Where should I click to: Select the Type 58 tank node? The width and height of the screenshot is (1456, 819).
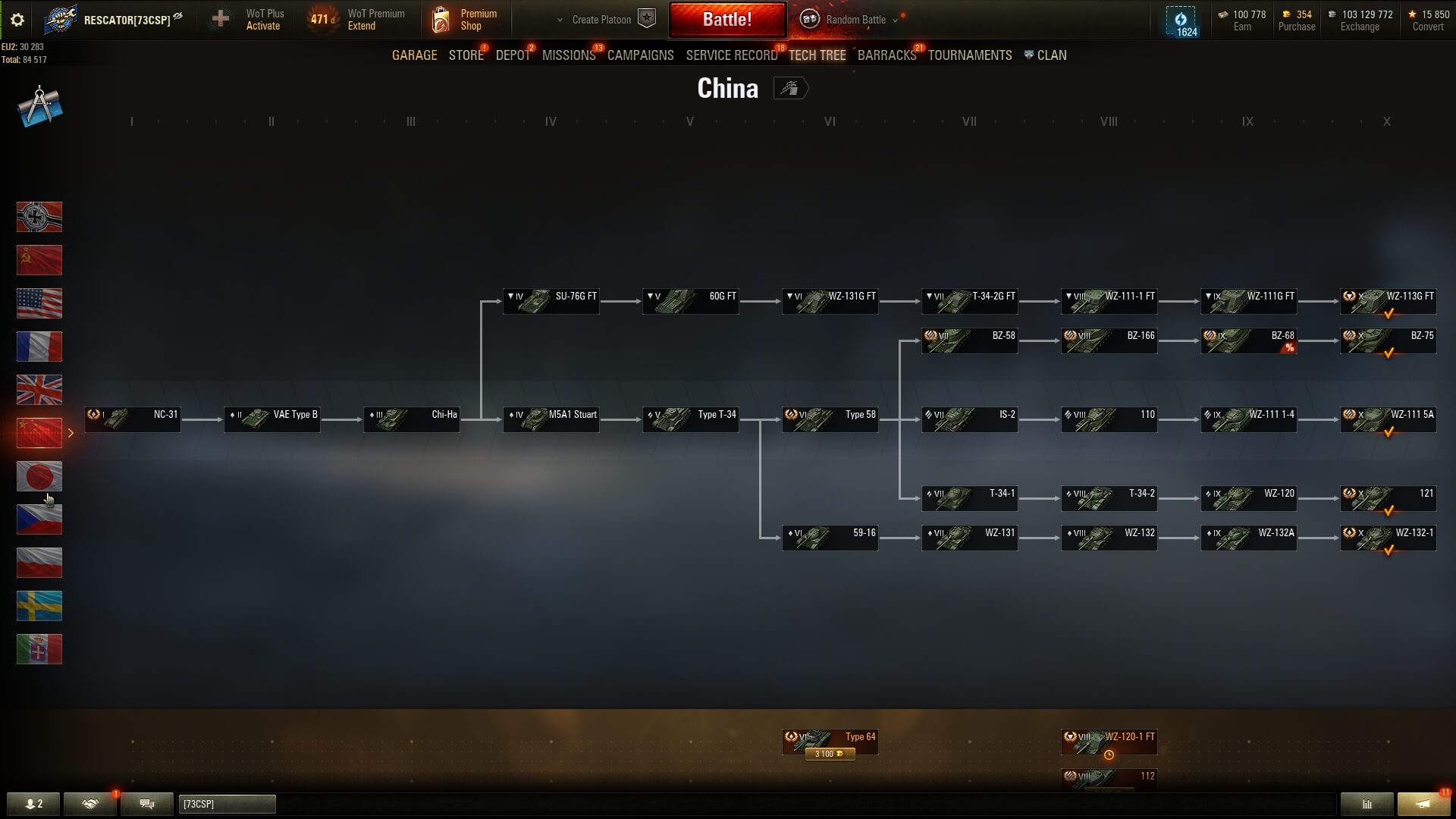(830, 419)
